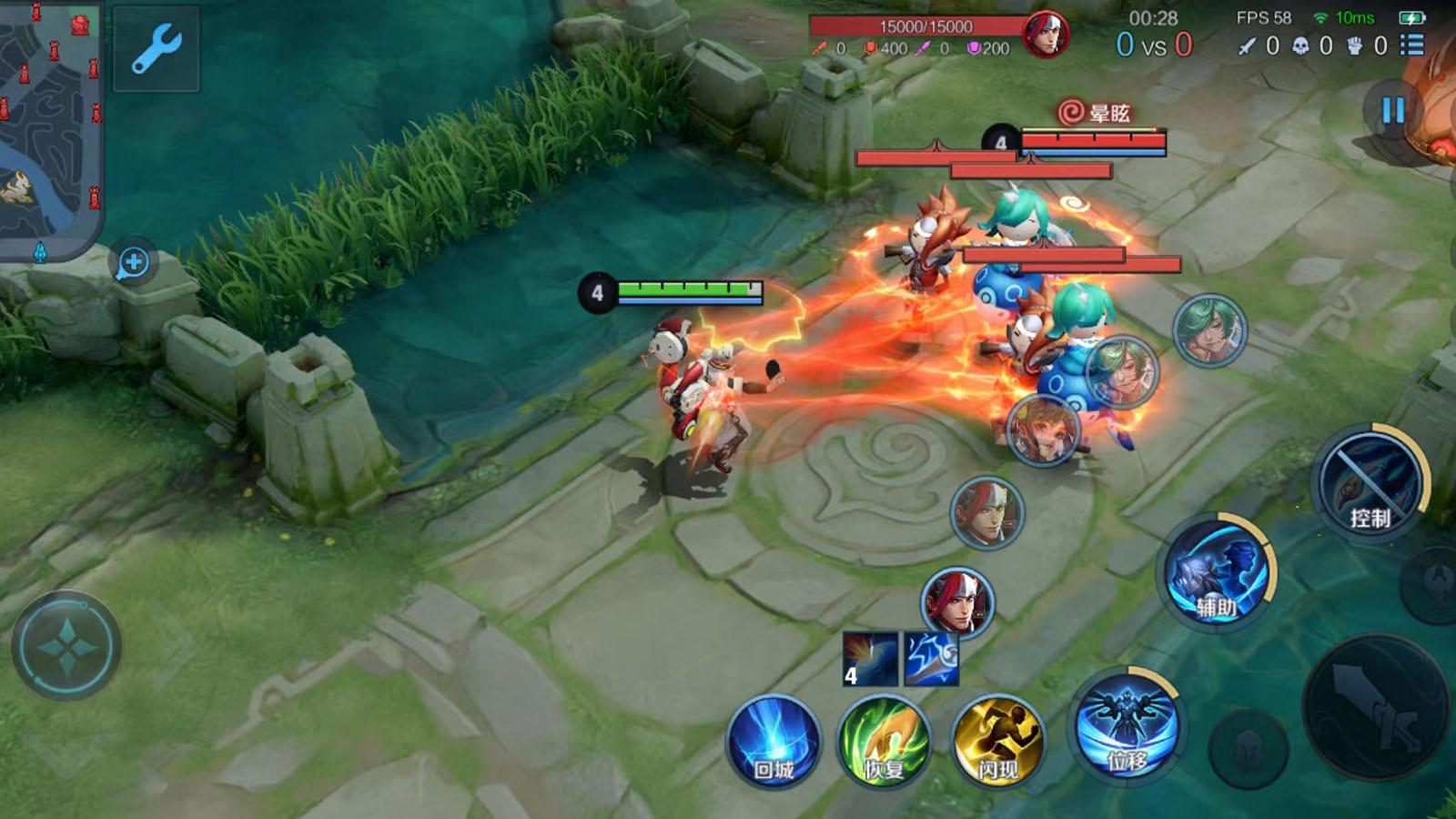Activate the 回城 recall skill
1456x819 pixels.
coord(773,743)
